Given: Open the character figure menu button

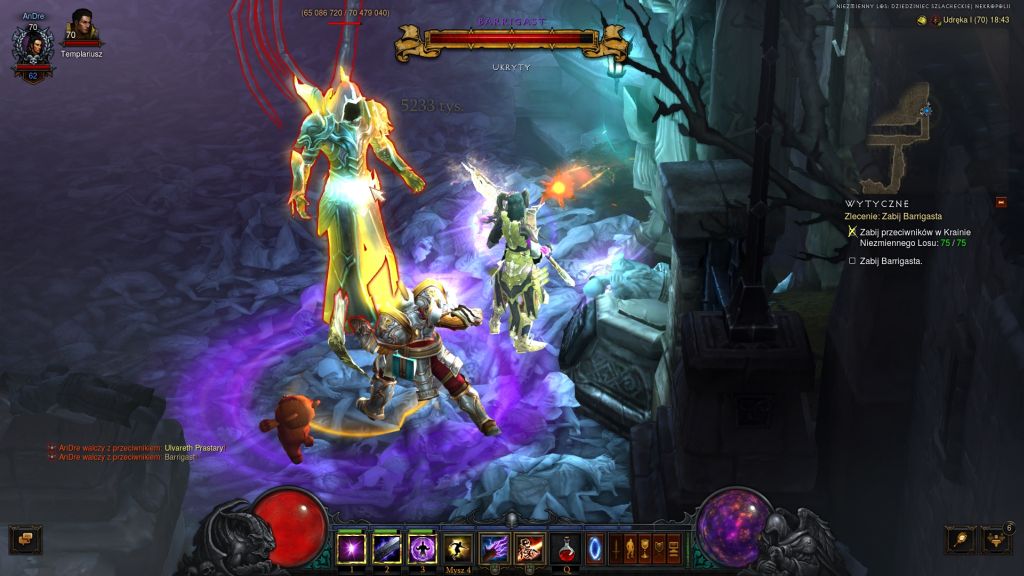Looking at the screenshot, I should (631, 548).
